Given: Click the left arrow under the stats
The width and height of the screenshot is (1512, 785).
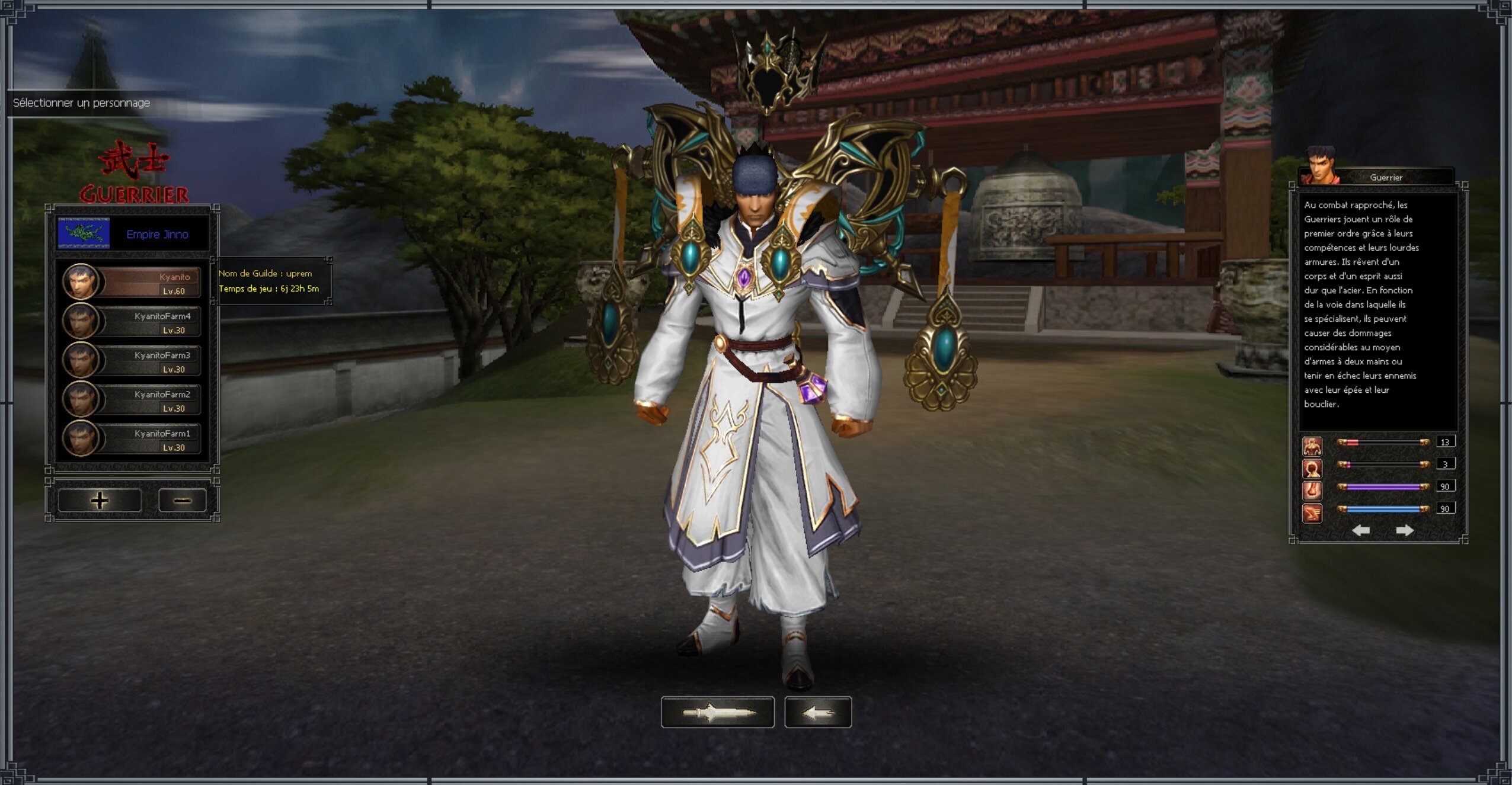Looking at the screenshot, I should pos(1360,530).
